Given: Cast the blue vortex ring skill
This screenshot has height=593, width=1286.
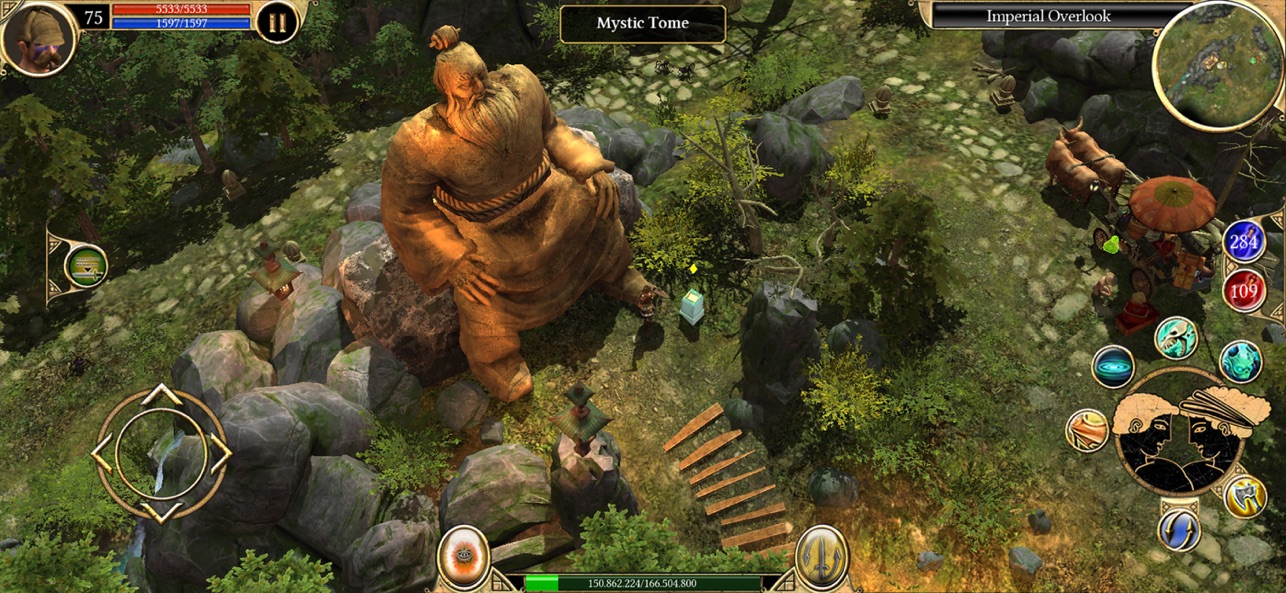Looking at the screenshot, I should click(x=1113, y=368).
